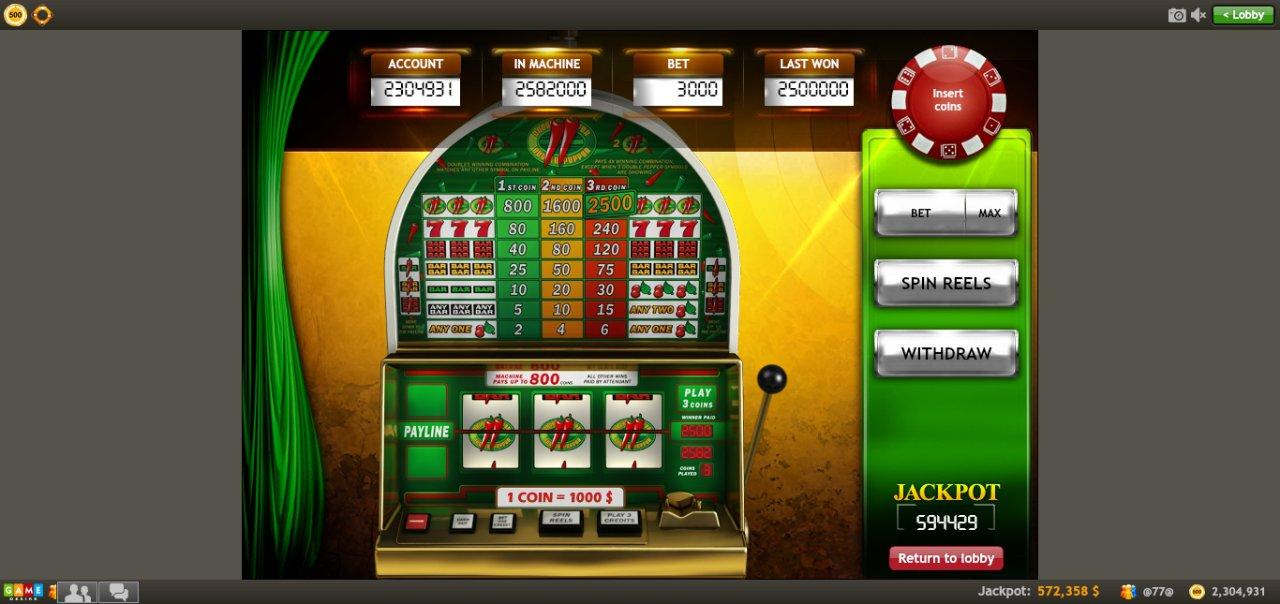Click the gold 500 coin icon

(15, 15)
